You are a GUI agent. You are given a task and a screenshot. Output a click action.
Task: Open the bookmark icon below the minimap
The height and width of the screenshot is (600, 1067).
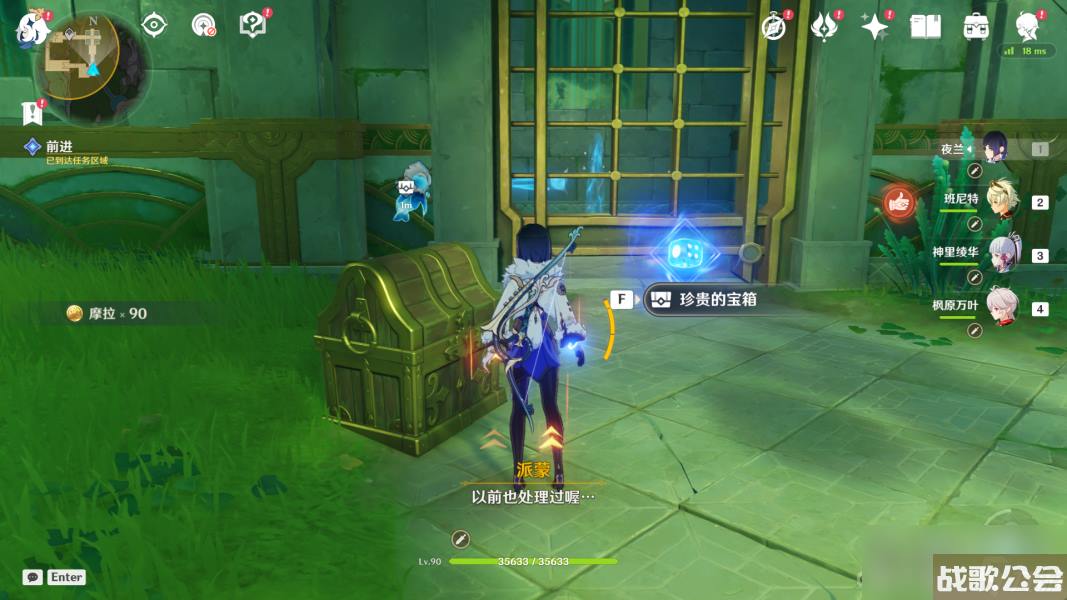point(30,111)
